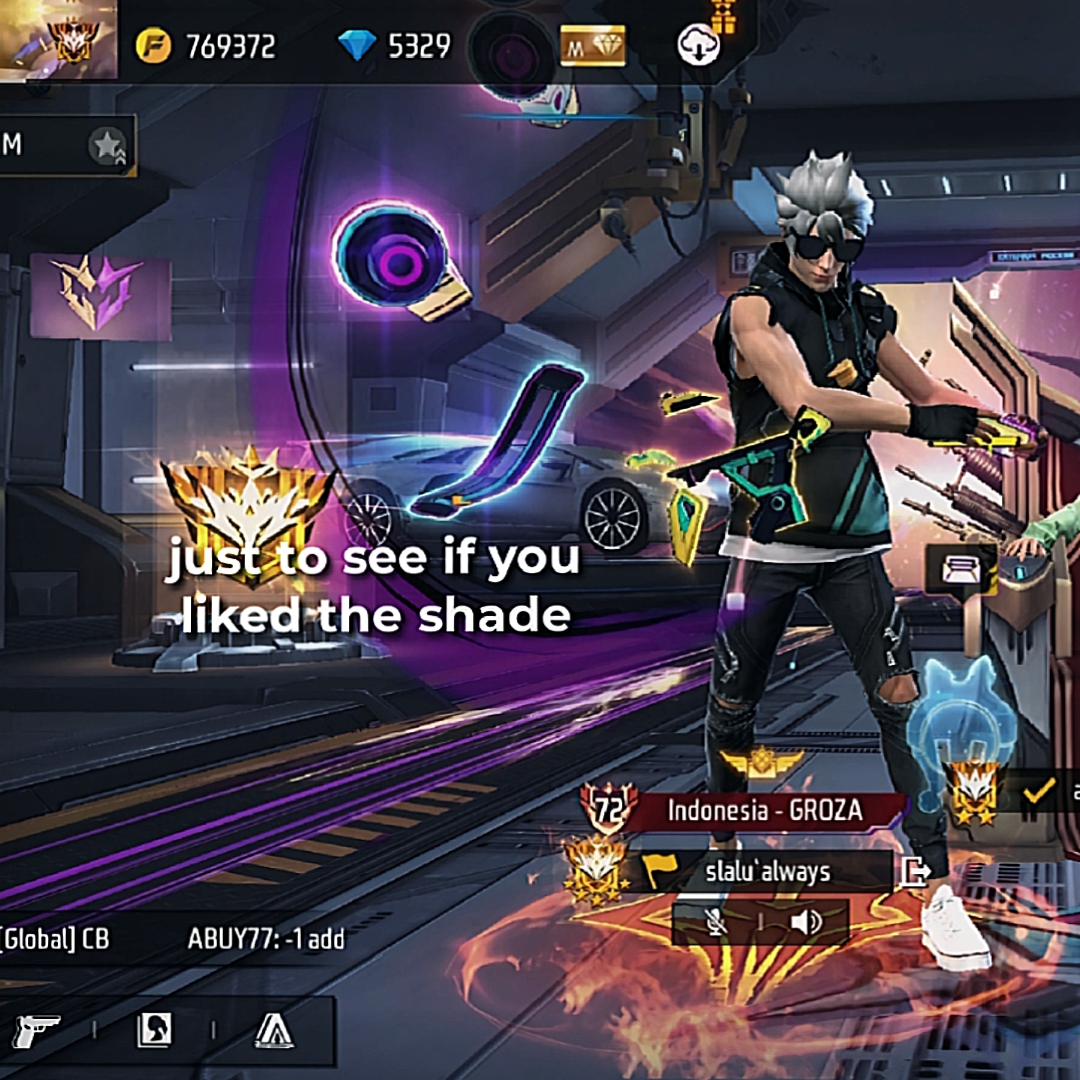Open the cloud download center
Viewport: 1080px width, 1080px height.
[x=698, y=46]
